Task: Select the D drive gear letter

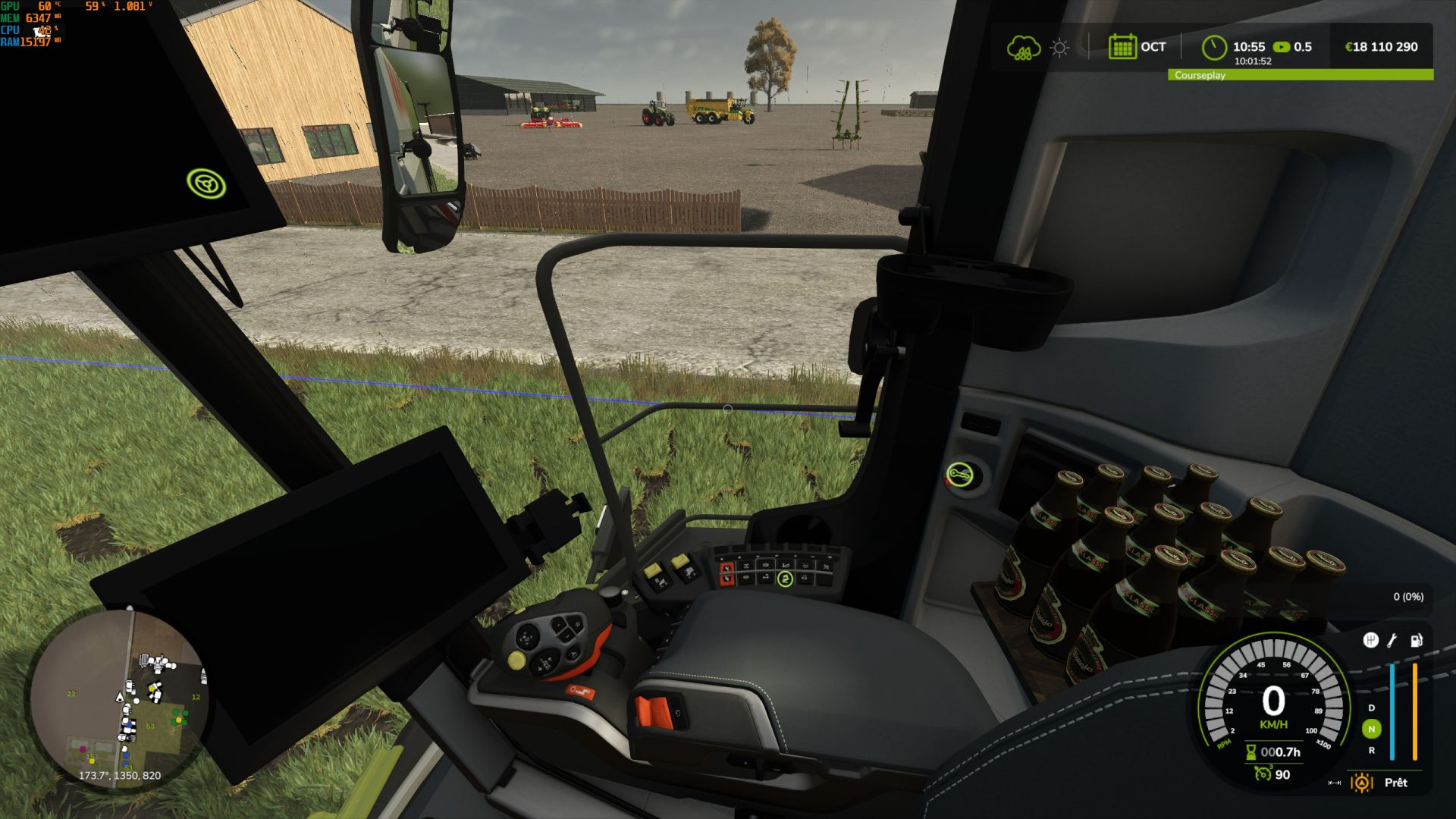Action: pos(1371,708)
